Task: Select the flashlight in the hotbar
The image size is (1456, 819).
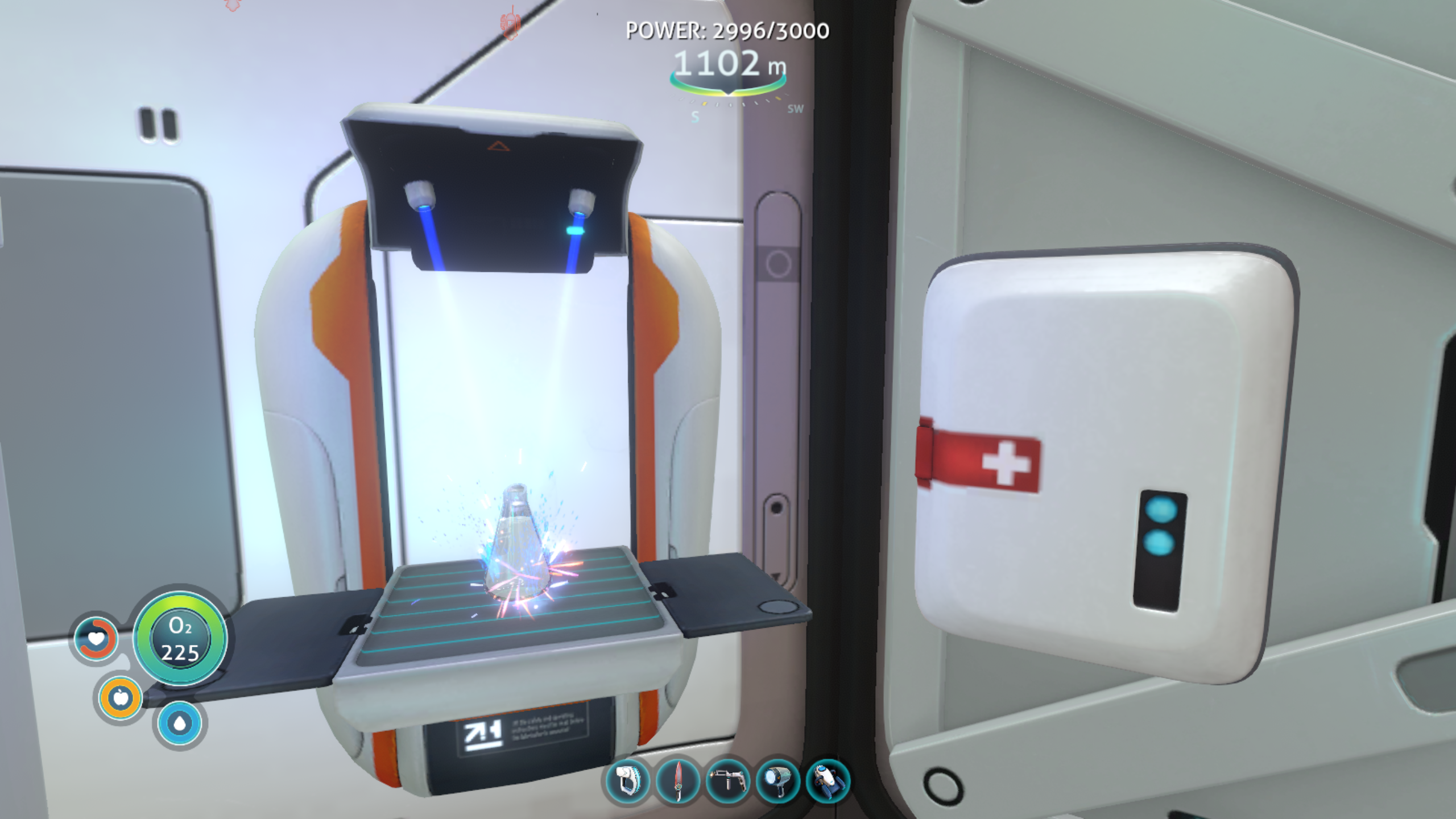Action: pyautogui.click(x=778, y=781)
